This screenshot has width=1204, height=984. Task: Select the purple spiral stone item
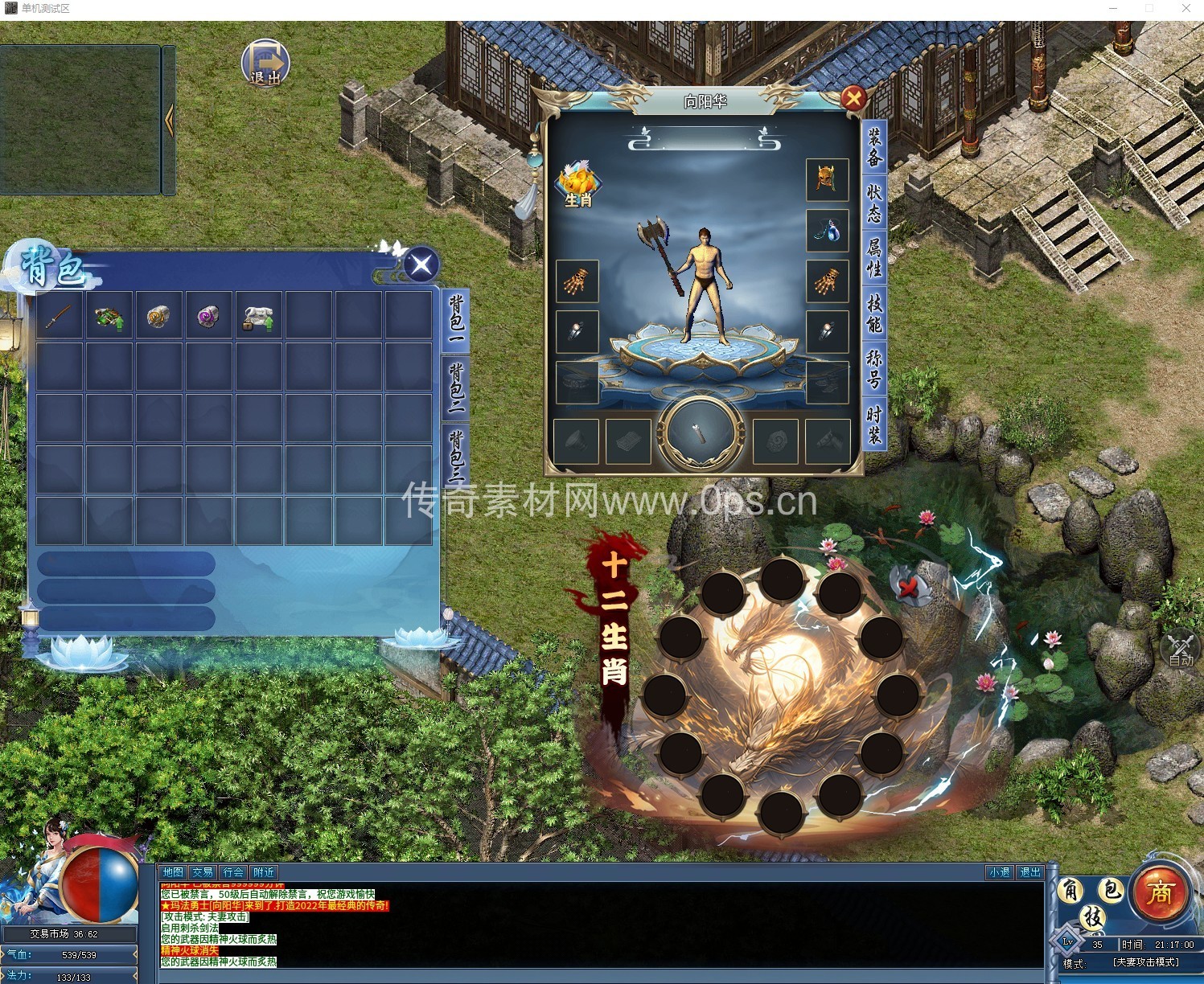(208, 316)
